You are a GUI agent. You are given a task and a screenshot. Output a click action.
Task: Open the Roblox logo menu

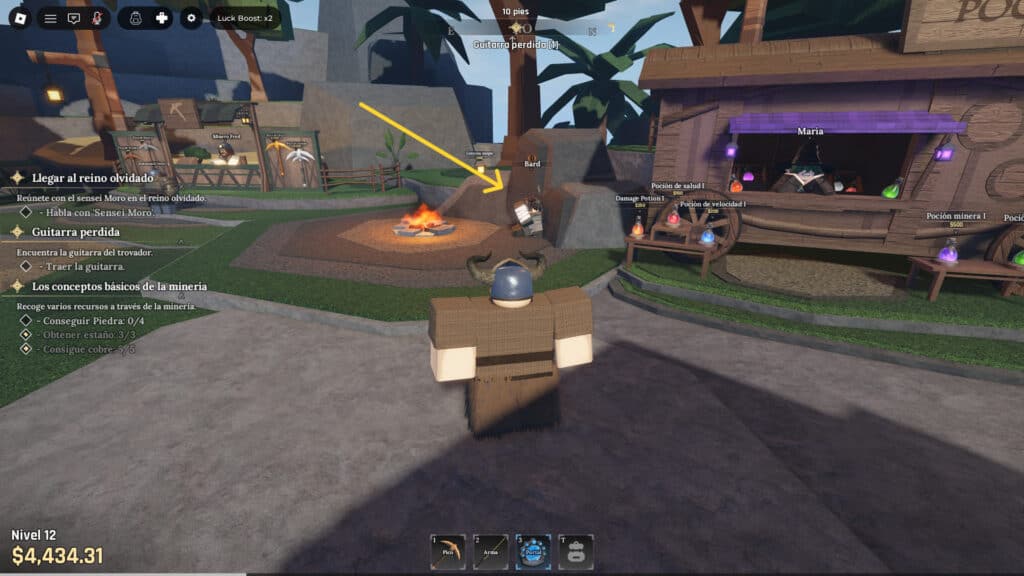(x=19, y=18)
